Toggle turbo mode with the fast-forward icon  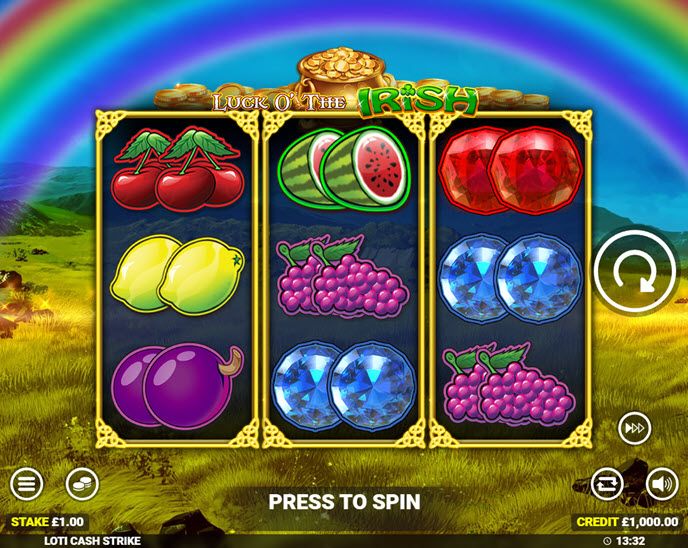point(634,427)
